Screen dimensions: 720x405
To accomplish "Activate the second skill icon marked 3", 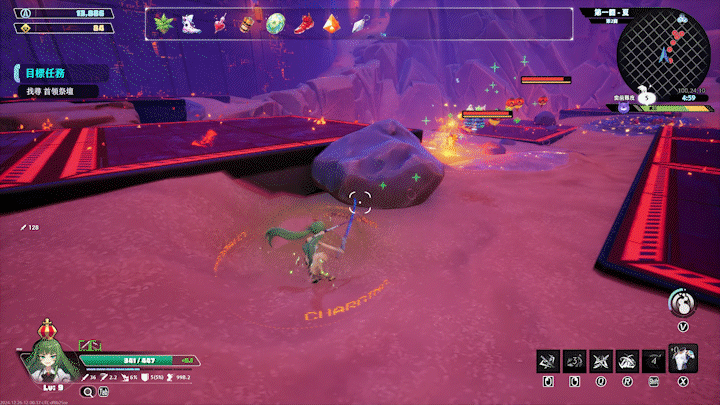I will pyautogui.click(x=574, y=360).
